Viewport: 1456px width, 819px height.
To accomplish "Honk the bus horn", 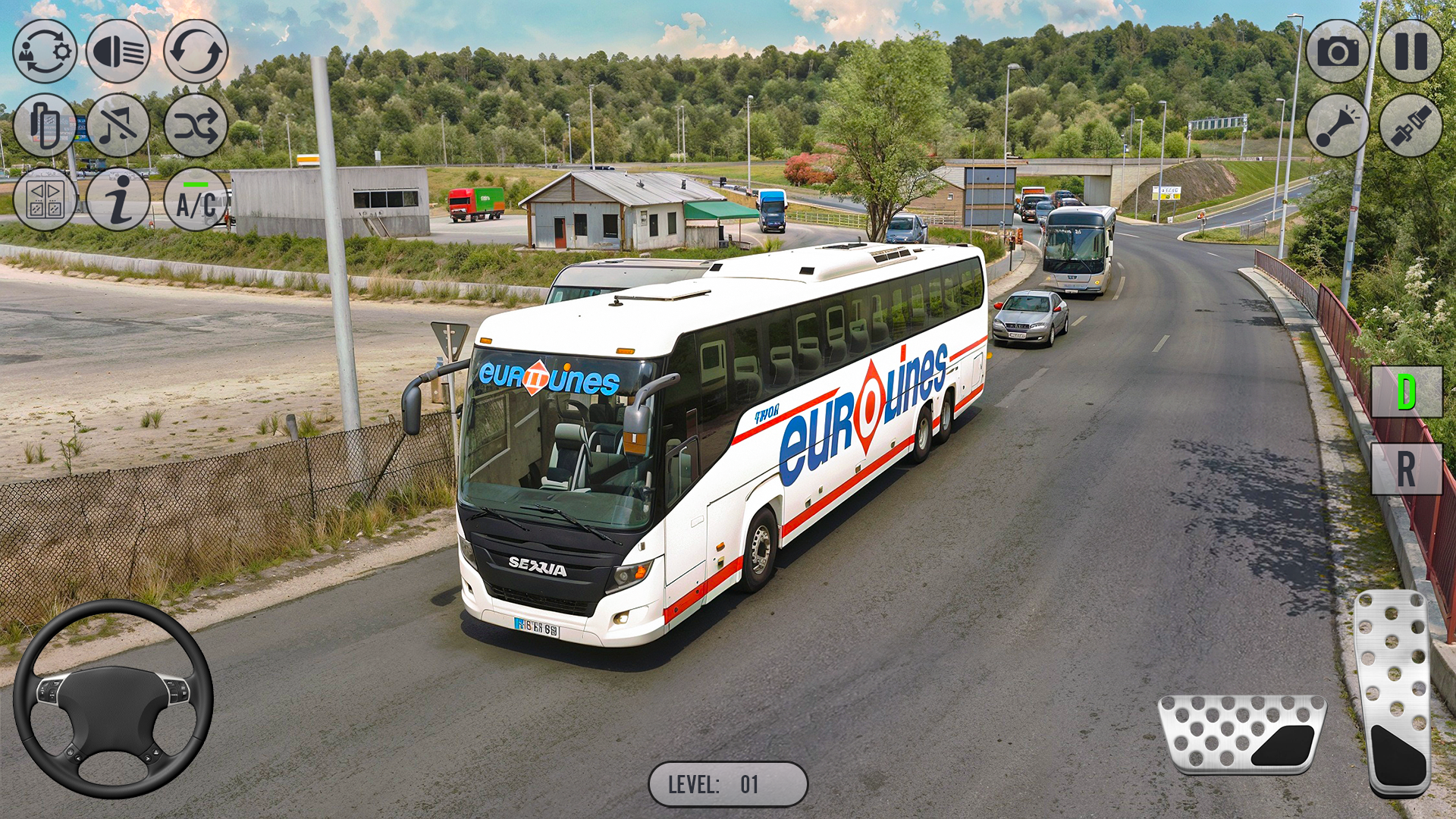I will (1336, 127).
